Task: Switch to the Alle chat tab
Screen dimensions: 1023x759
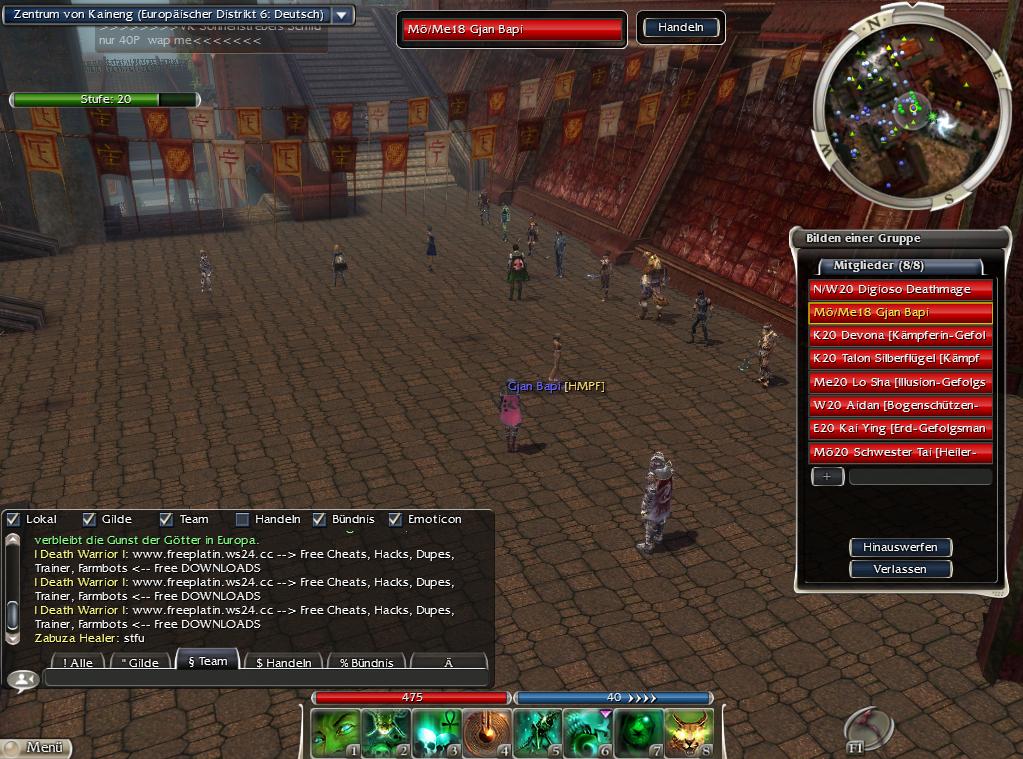Action: pyautogui.click(x=78, y=662)
